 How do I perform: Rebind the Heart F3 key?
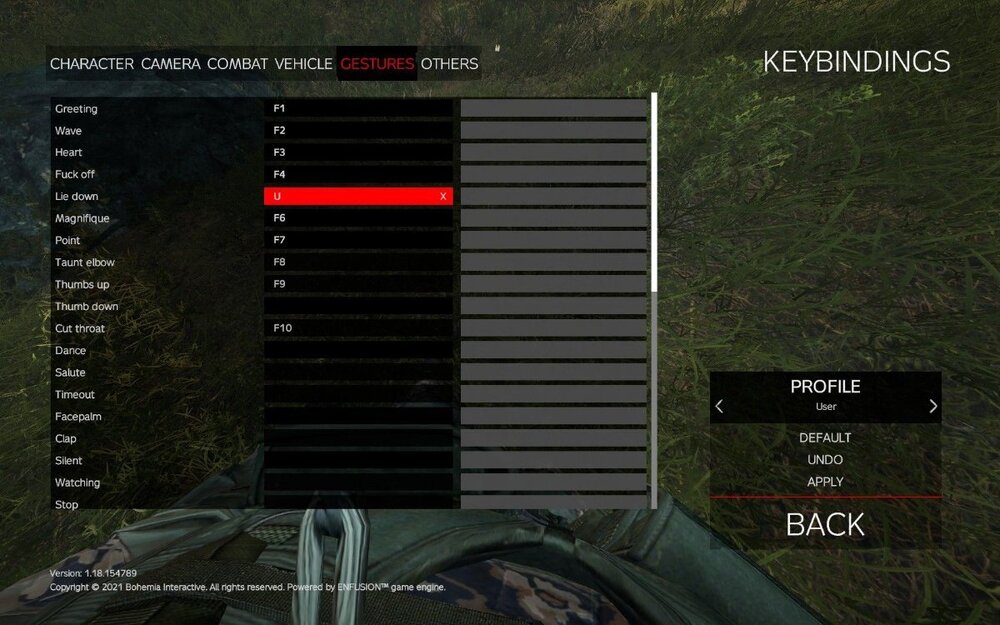click(x=357, y=153)
